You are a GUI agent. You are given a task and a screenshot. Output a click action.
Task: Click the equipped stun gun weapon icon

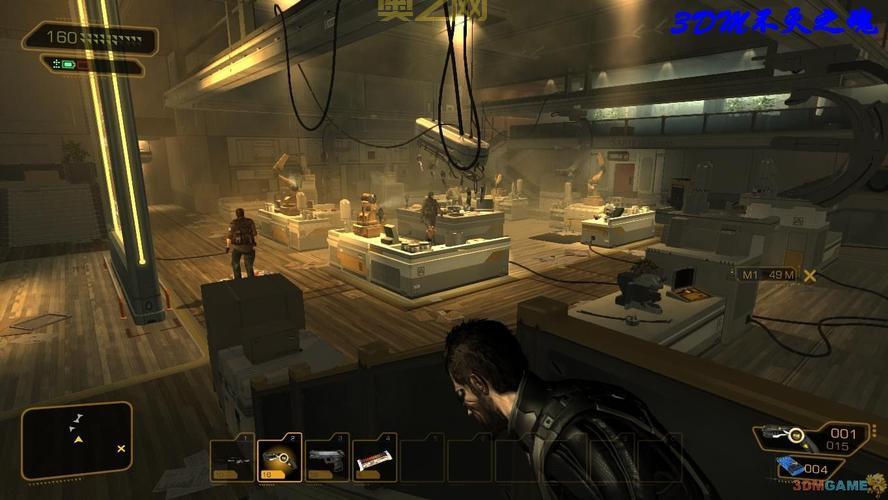[783, 436]
